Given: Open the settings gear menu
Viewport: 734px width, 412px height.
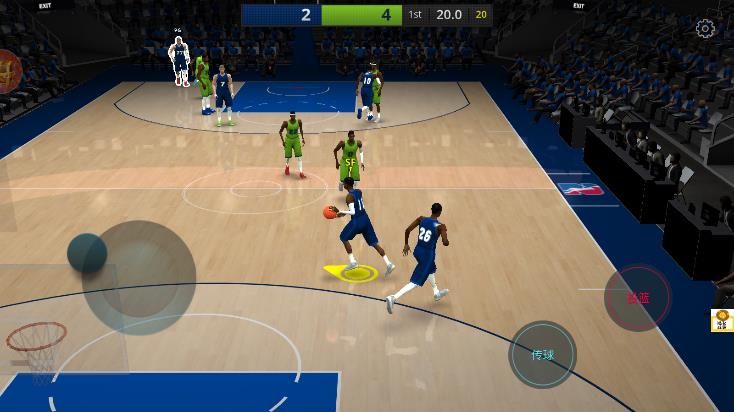Looking at the screenshot, I should pos(705,29).
